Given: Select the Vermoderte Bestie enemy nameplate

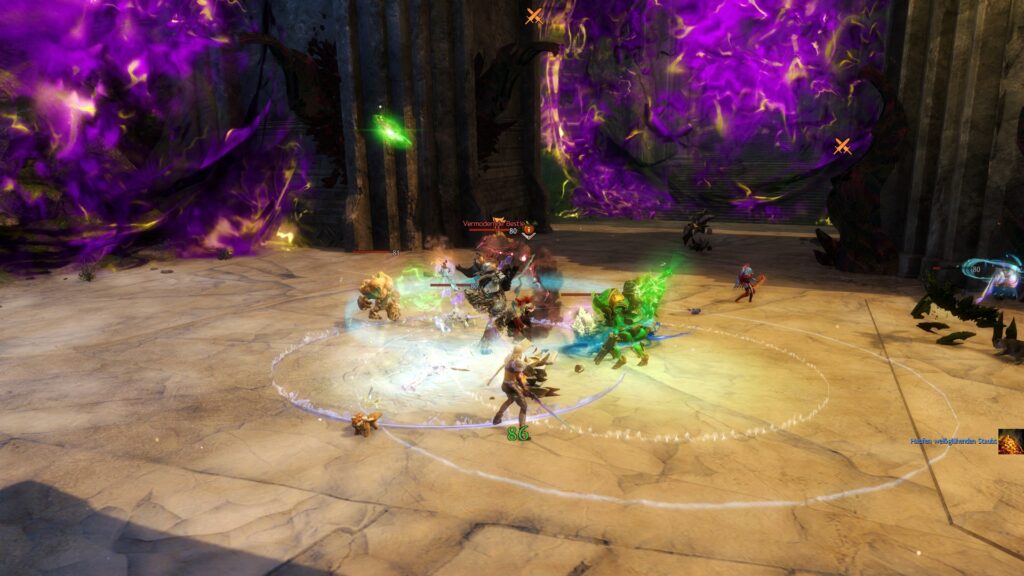Looking at the screenshot, I should pos(493,223).
